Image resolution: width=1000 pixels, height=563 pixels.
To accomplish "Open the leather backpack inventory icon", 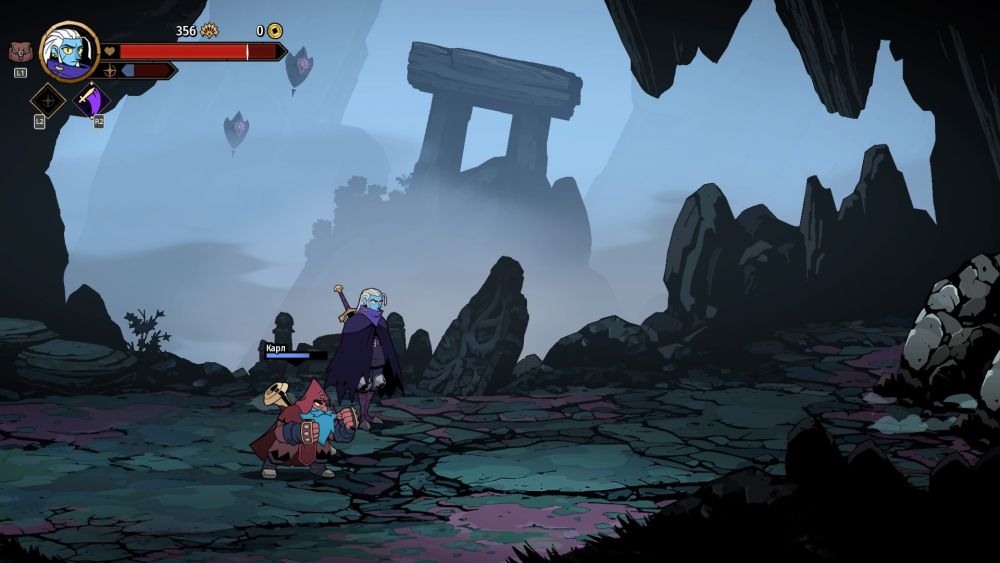I will pyautogui.click(x=20, y=52).
